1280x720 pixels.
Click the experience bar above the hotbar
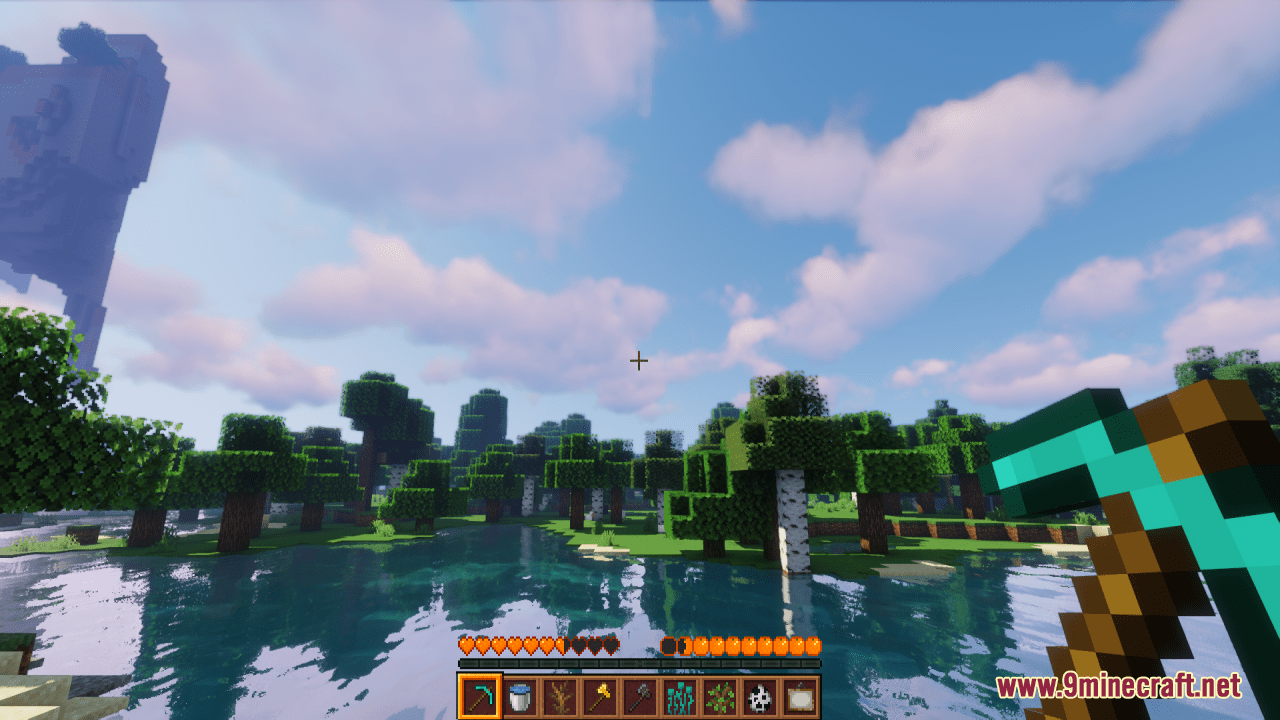(x=640, y=662)
